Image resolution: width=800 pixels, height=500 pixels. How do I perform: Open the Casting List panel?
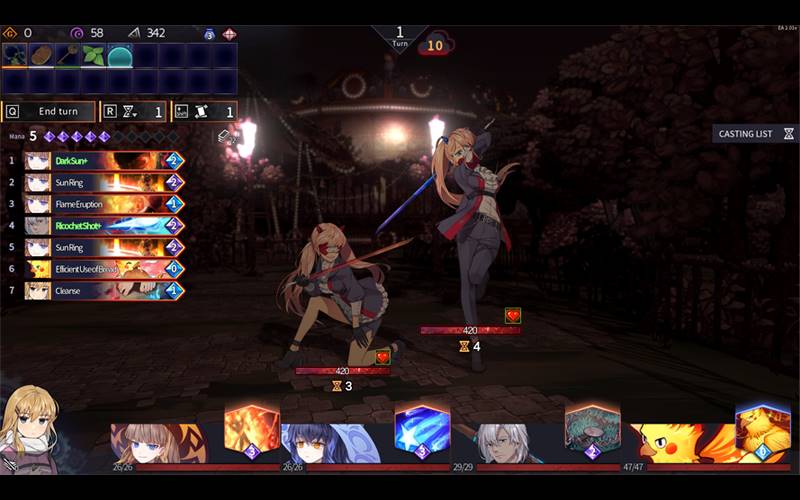[756, 133]
